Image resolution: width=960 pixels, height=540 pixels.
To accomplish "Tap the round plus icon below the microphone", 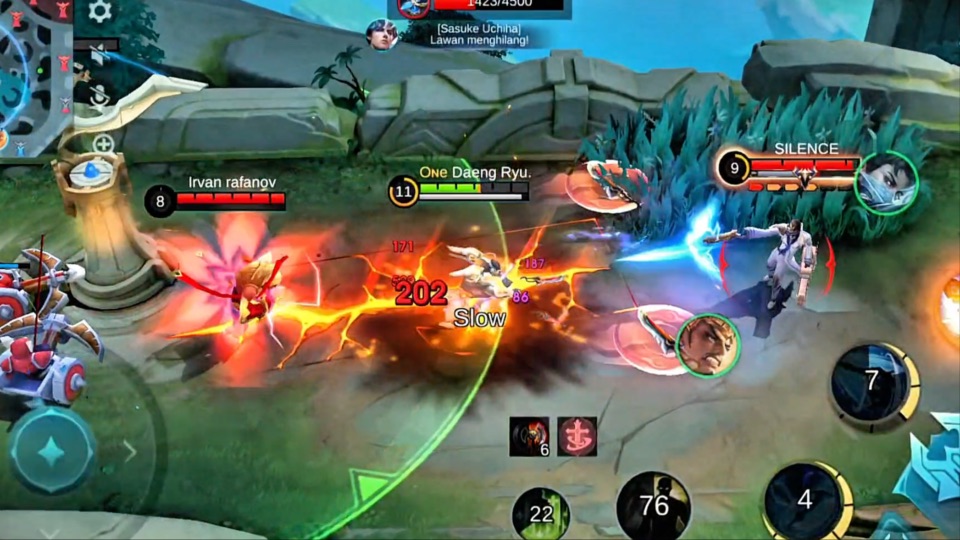I will [x=103, y=145].
